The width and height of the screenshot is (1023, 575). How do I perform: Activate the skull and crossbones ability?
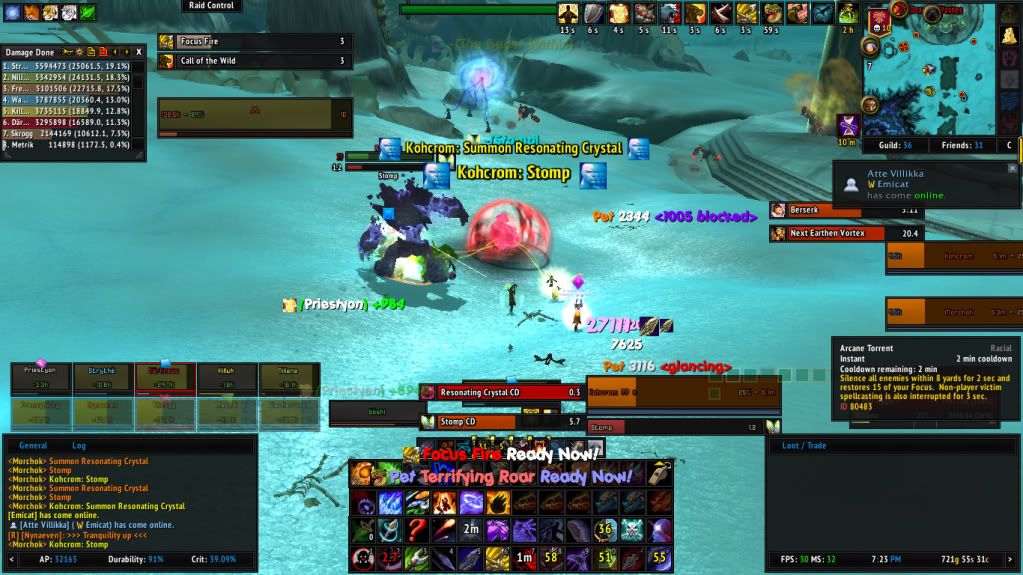[632, 529]
